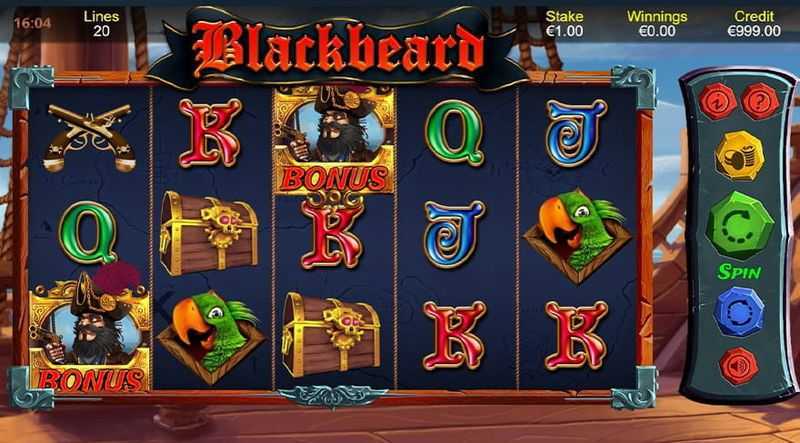
Task: Click the red button left of the question mark
Action: [x=716, y=102]
